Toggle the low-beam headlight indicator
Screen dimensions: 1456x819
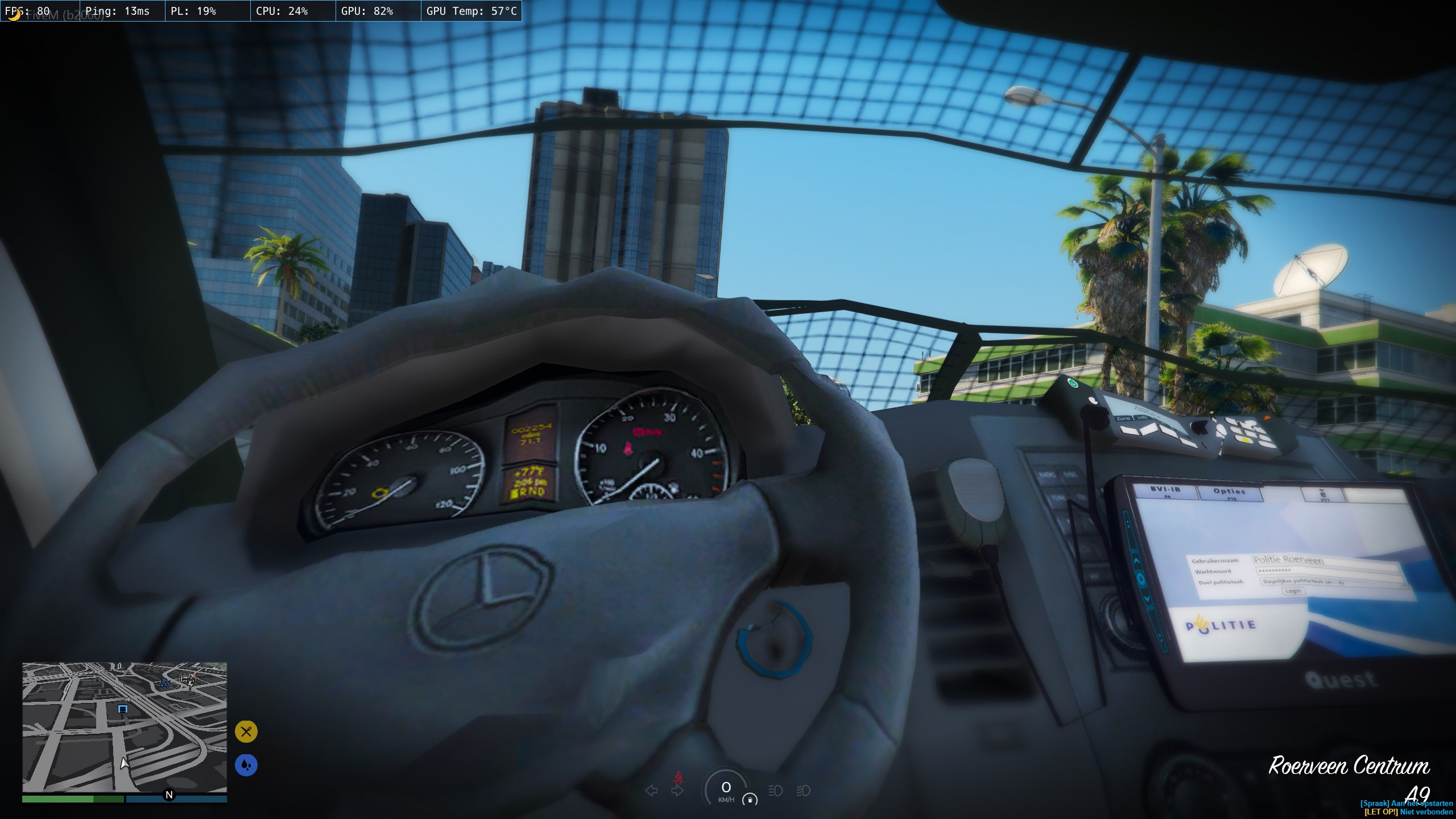coord(803,791)
